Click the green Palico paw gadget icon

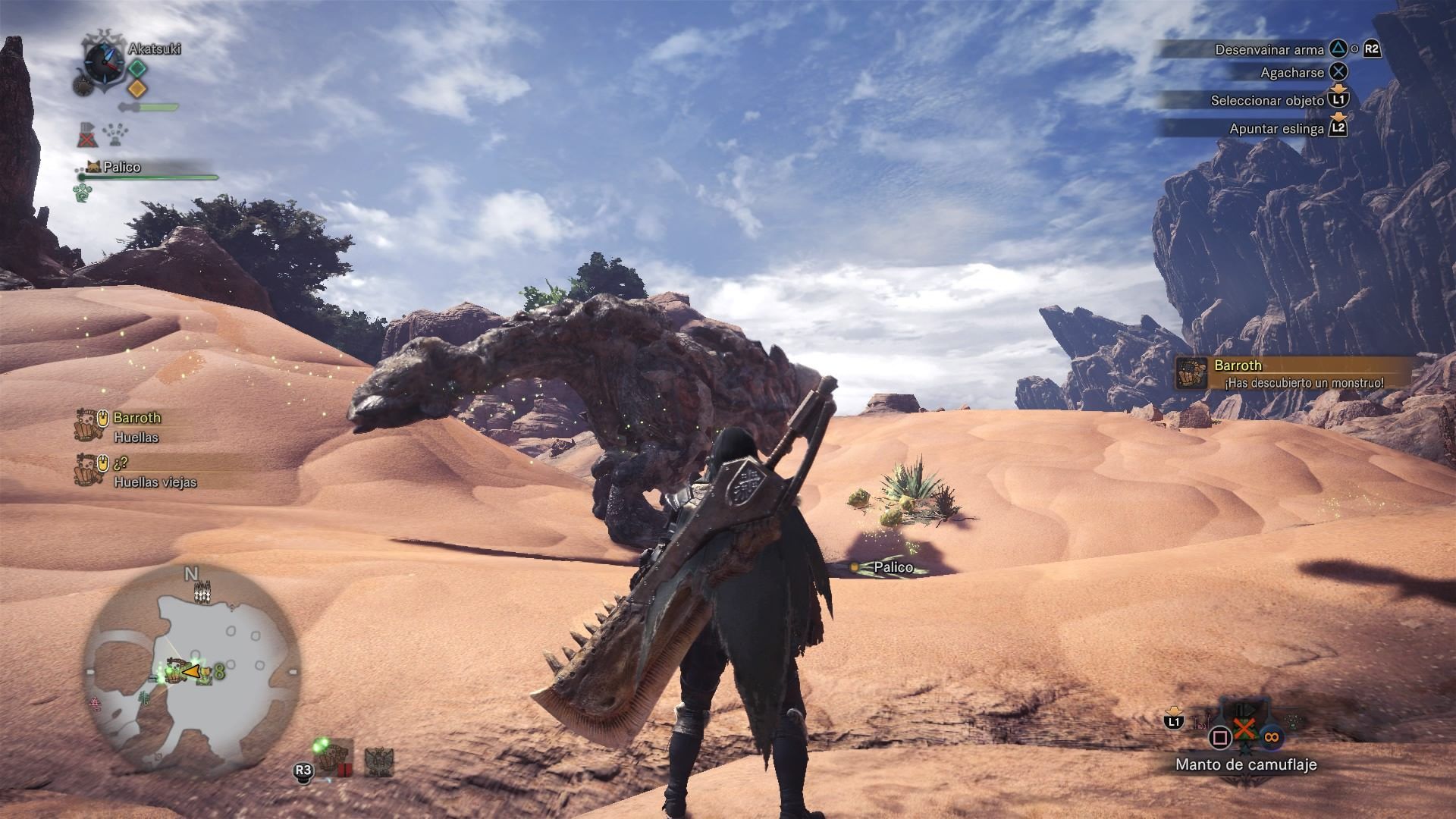click(x=82, y=193)
